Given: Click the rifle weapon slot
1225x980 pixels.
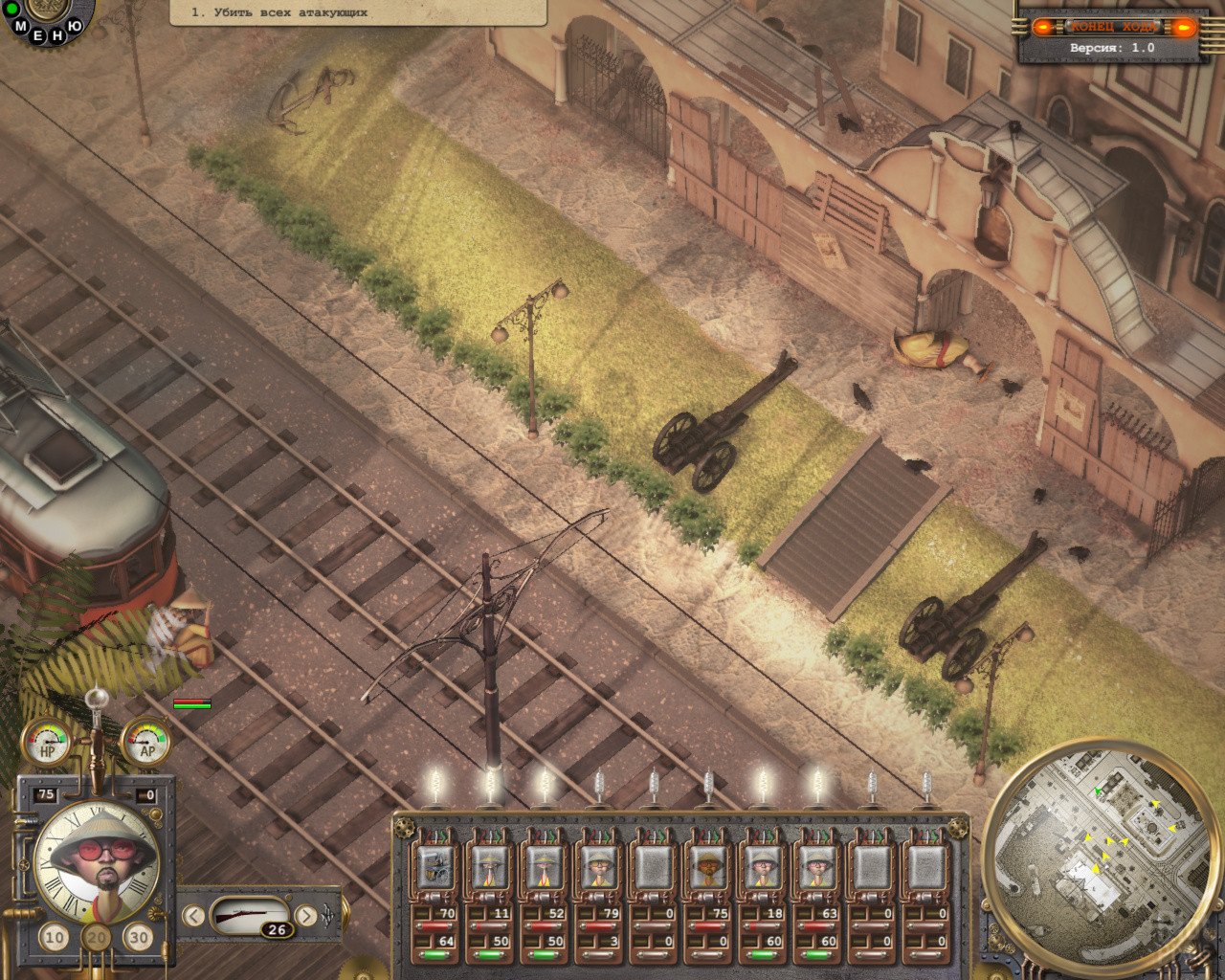Looking at the screenshot, I should point(249,916).
